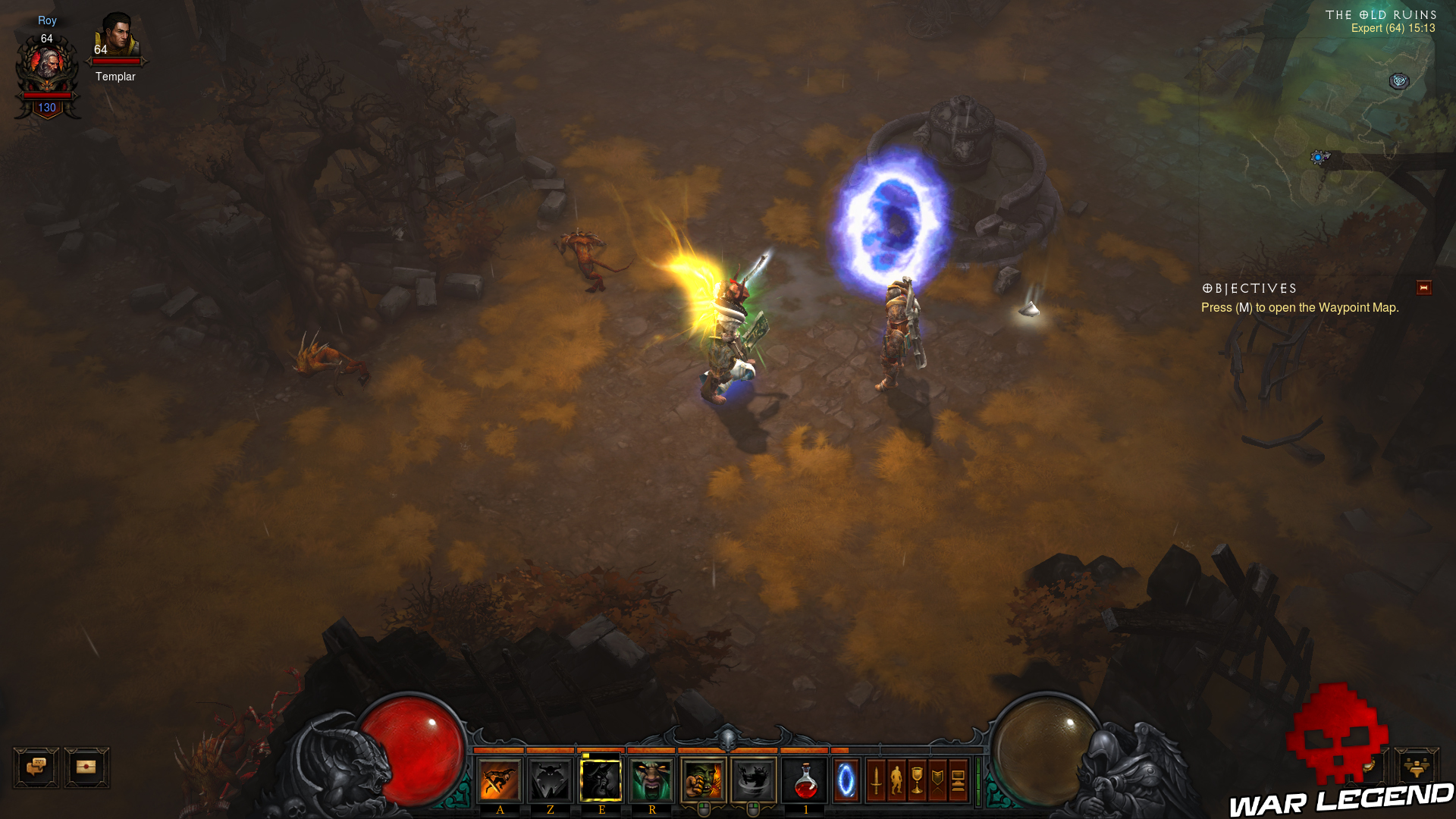
Task: Drink the health potion in slot 1
Action: [806, 779]
